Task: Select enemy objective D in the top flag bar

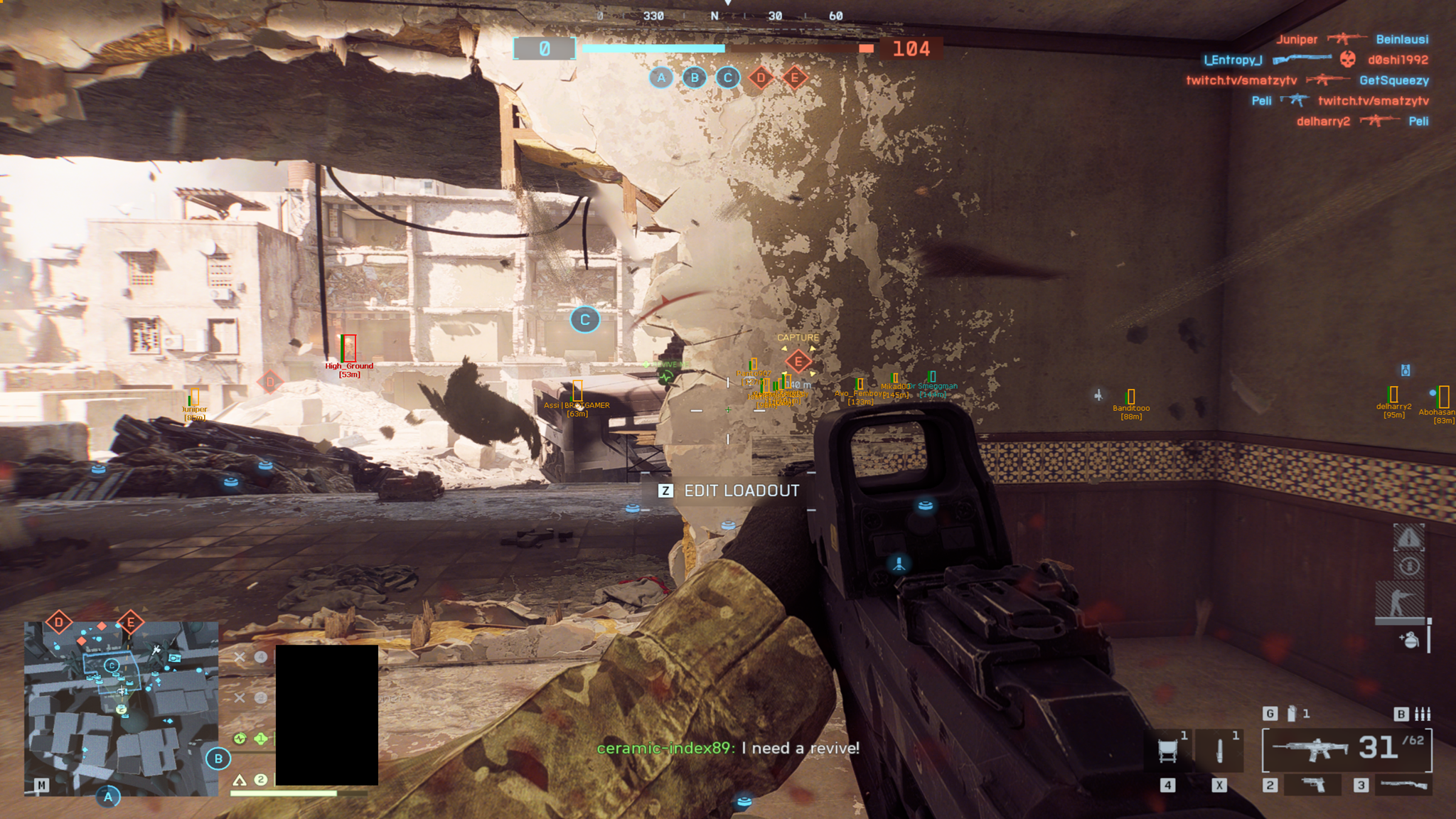Action: coord(761,77)
